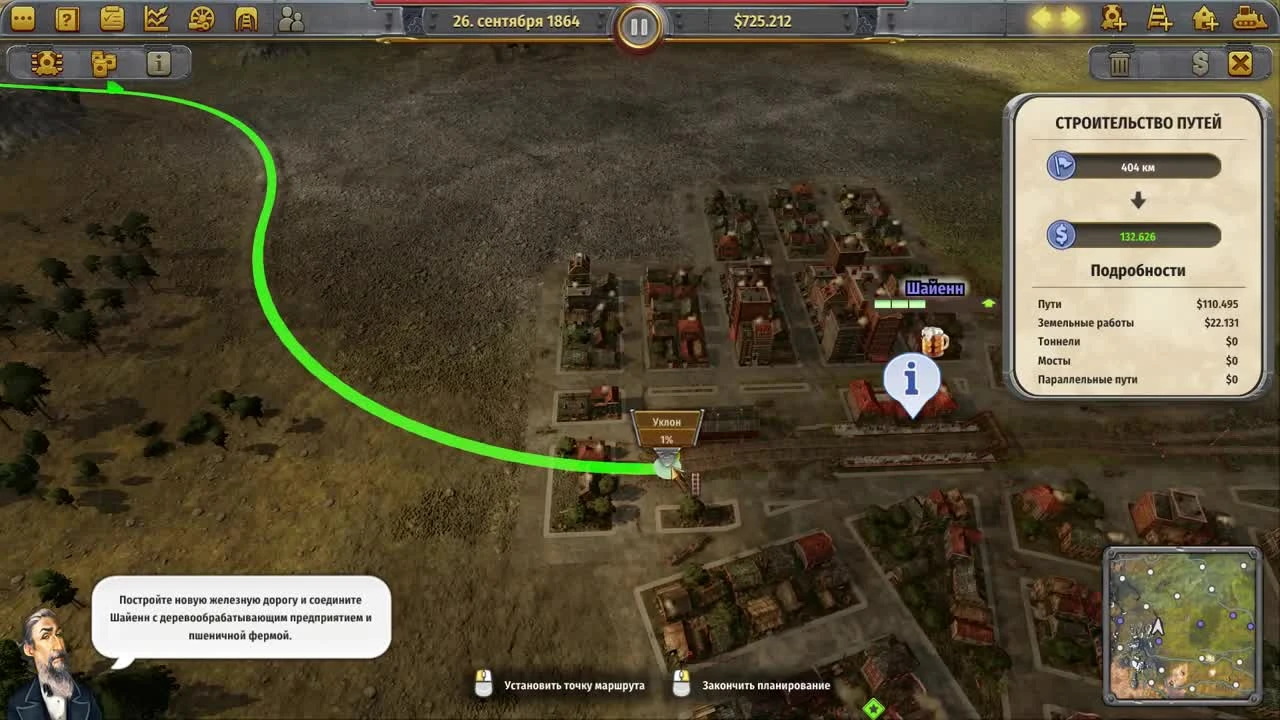
Task: Open the locomotive purchase tool
Action: [1112, 19]
